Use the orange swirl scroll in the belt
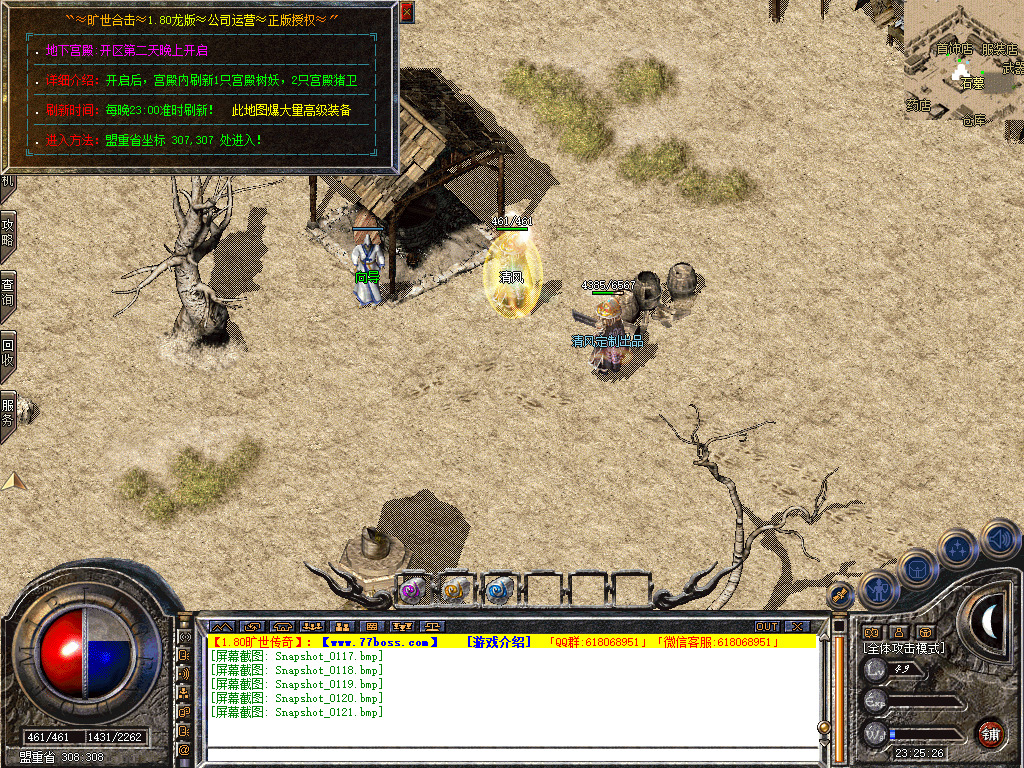This screenshot has height=768, width=1024. 455,591
